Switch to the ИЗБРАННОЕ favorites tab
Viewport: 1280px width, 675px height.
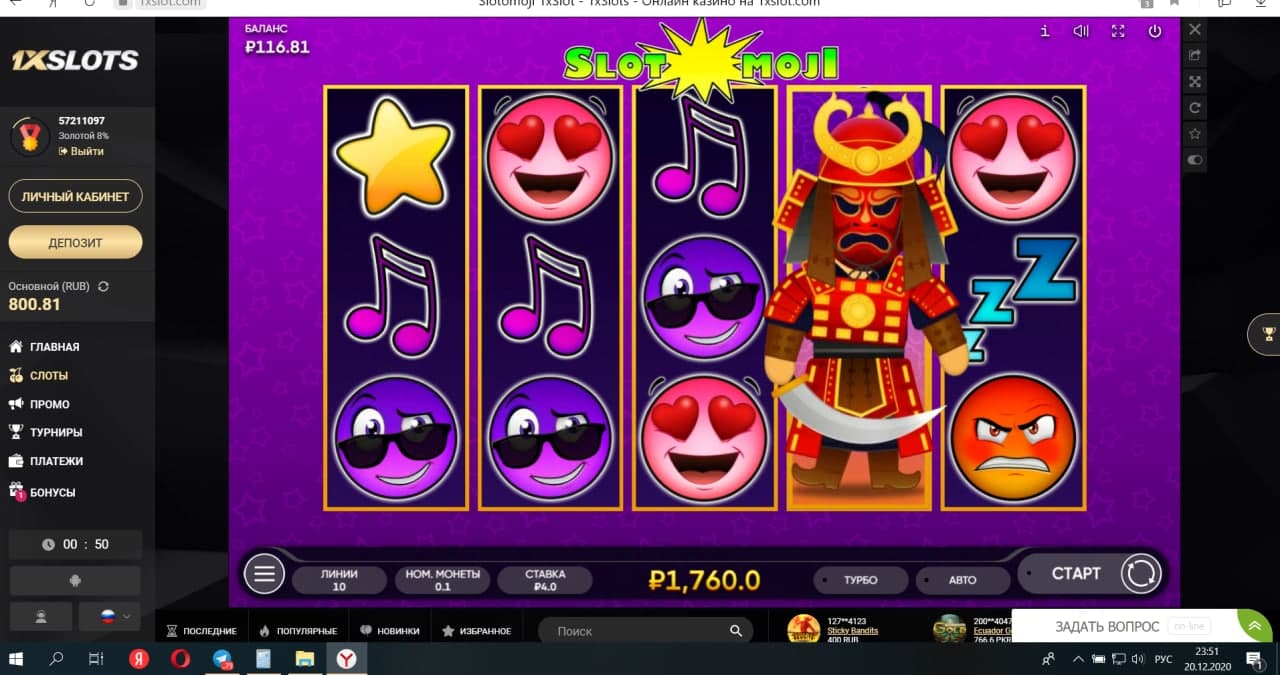[477, 631]
